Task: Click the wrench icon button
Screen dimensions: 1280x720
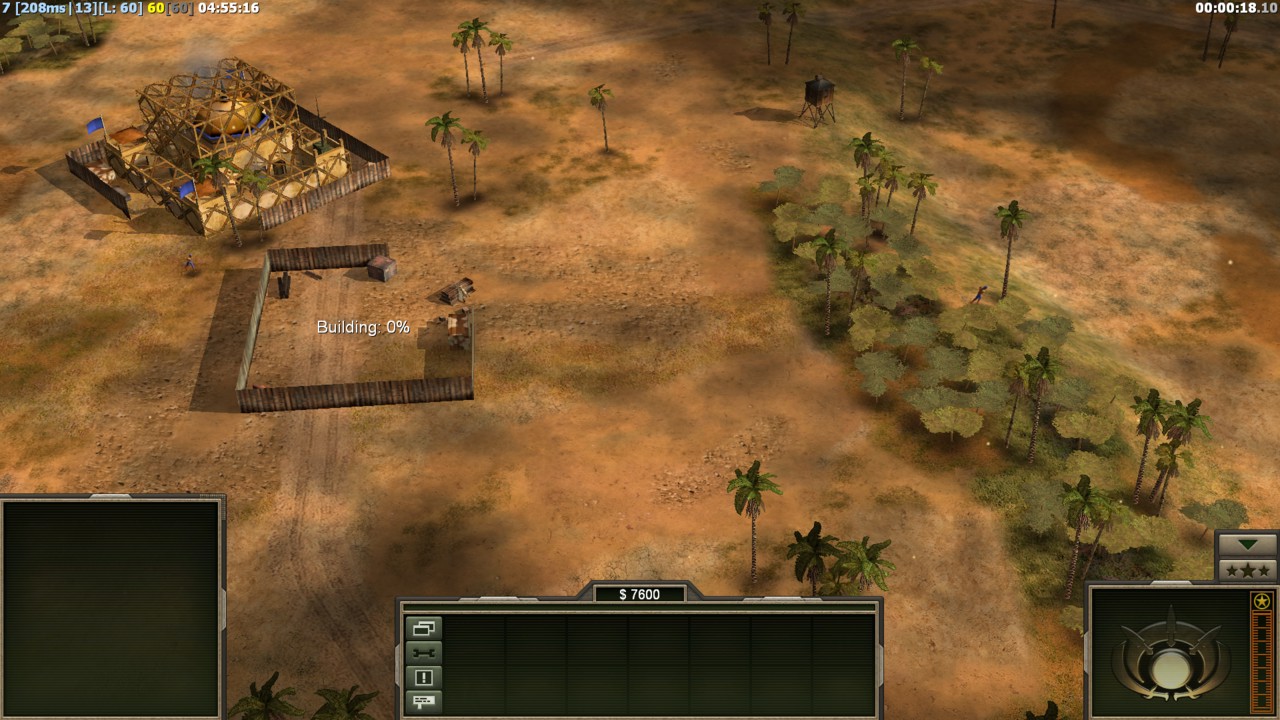Action: pyautogui.click(x=423, y=653)
